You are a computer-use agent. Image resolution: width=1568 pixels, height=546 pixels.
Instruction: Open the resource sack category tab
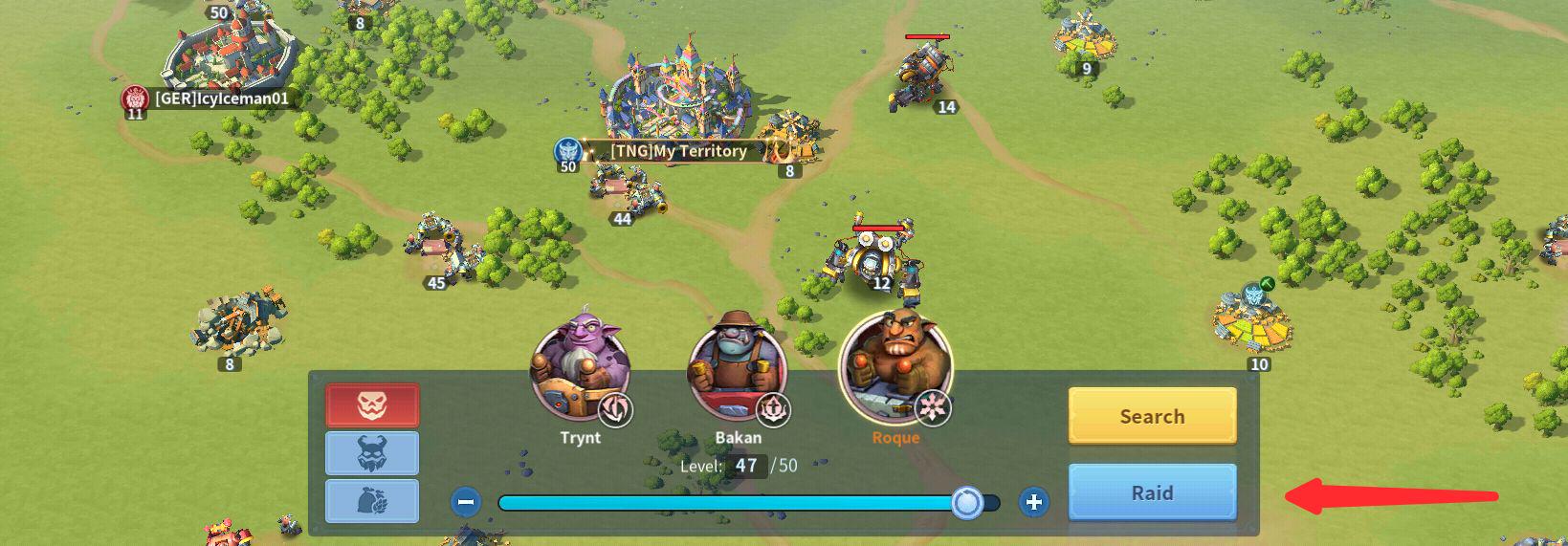(x=372, y=501)
